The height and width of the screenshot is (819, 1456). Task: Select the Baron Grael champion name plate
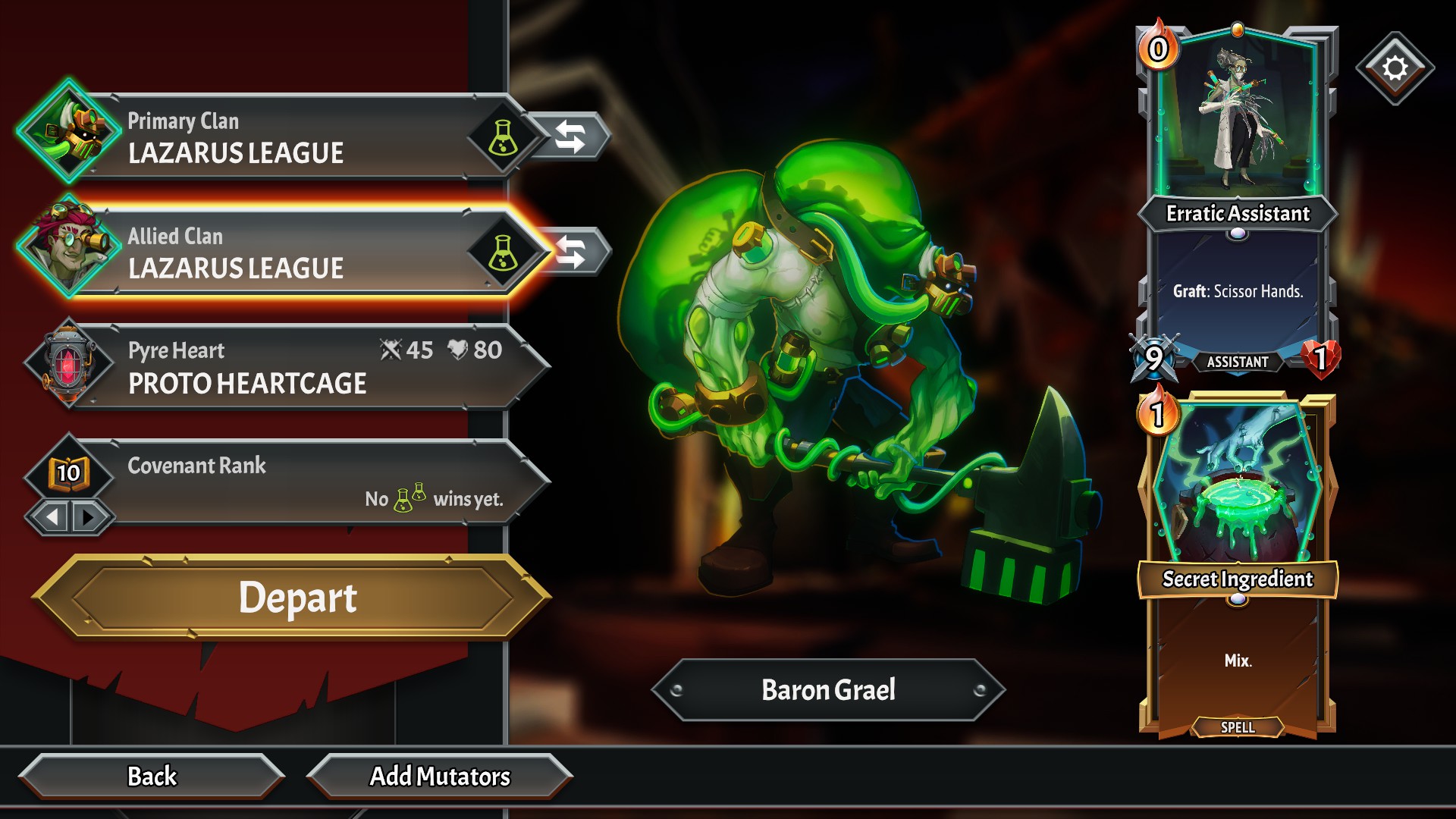pyautogui.click(x=828, y=690)
